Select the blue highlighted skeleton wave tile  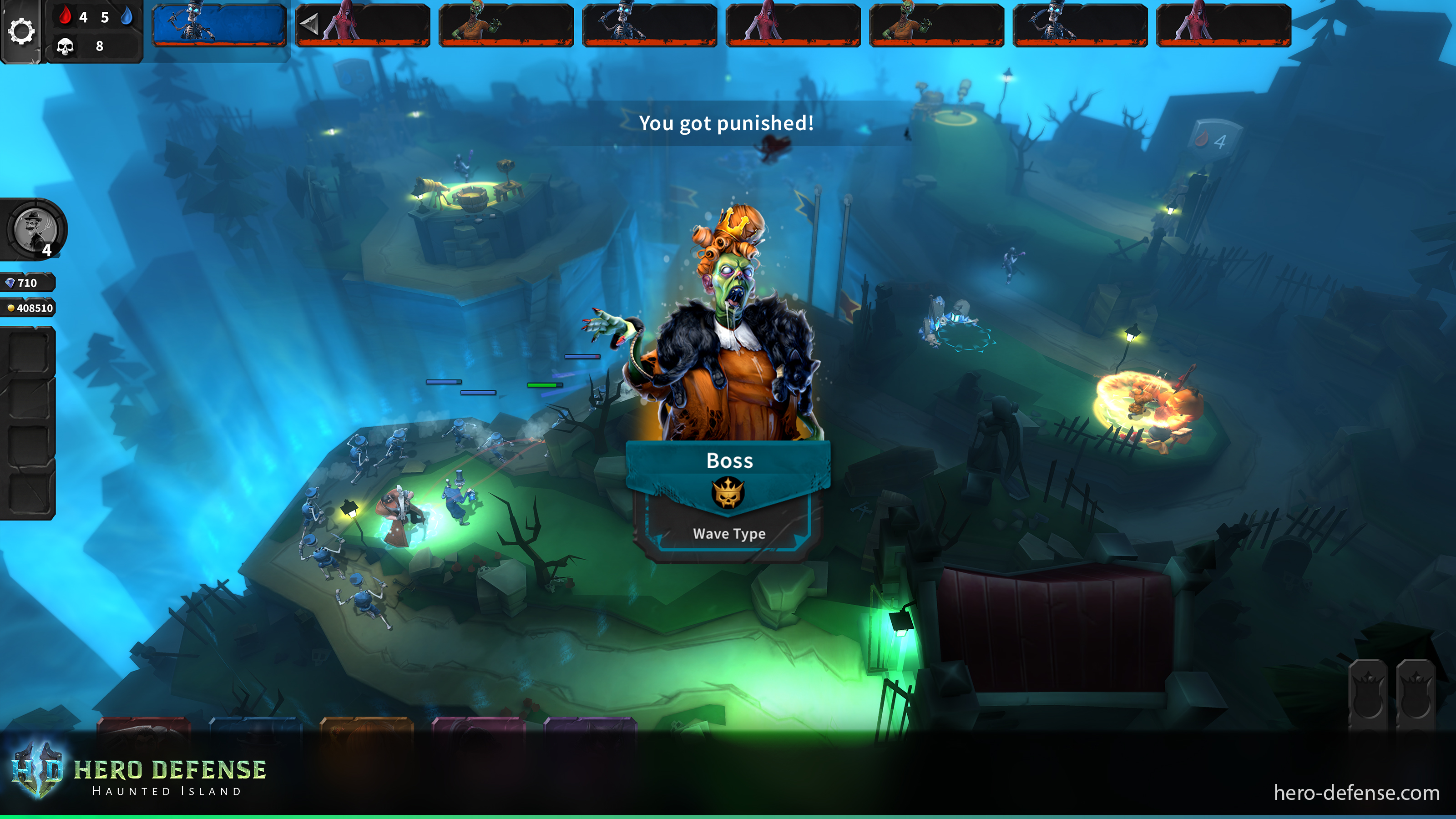point(219,25)
